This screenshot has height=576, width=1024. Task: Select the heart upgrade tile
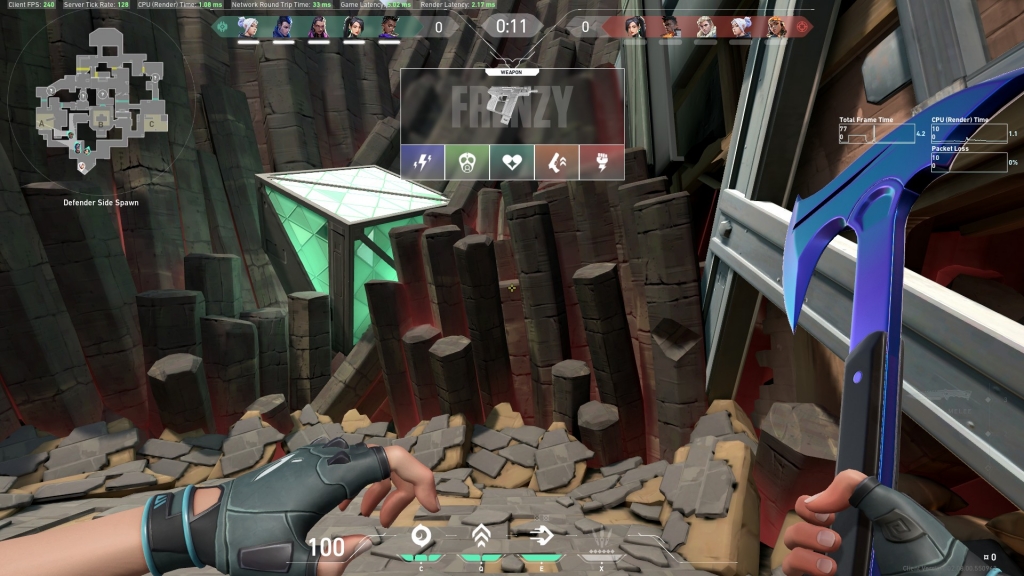[x=512, y=162]
